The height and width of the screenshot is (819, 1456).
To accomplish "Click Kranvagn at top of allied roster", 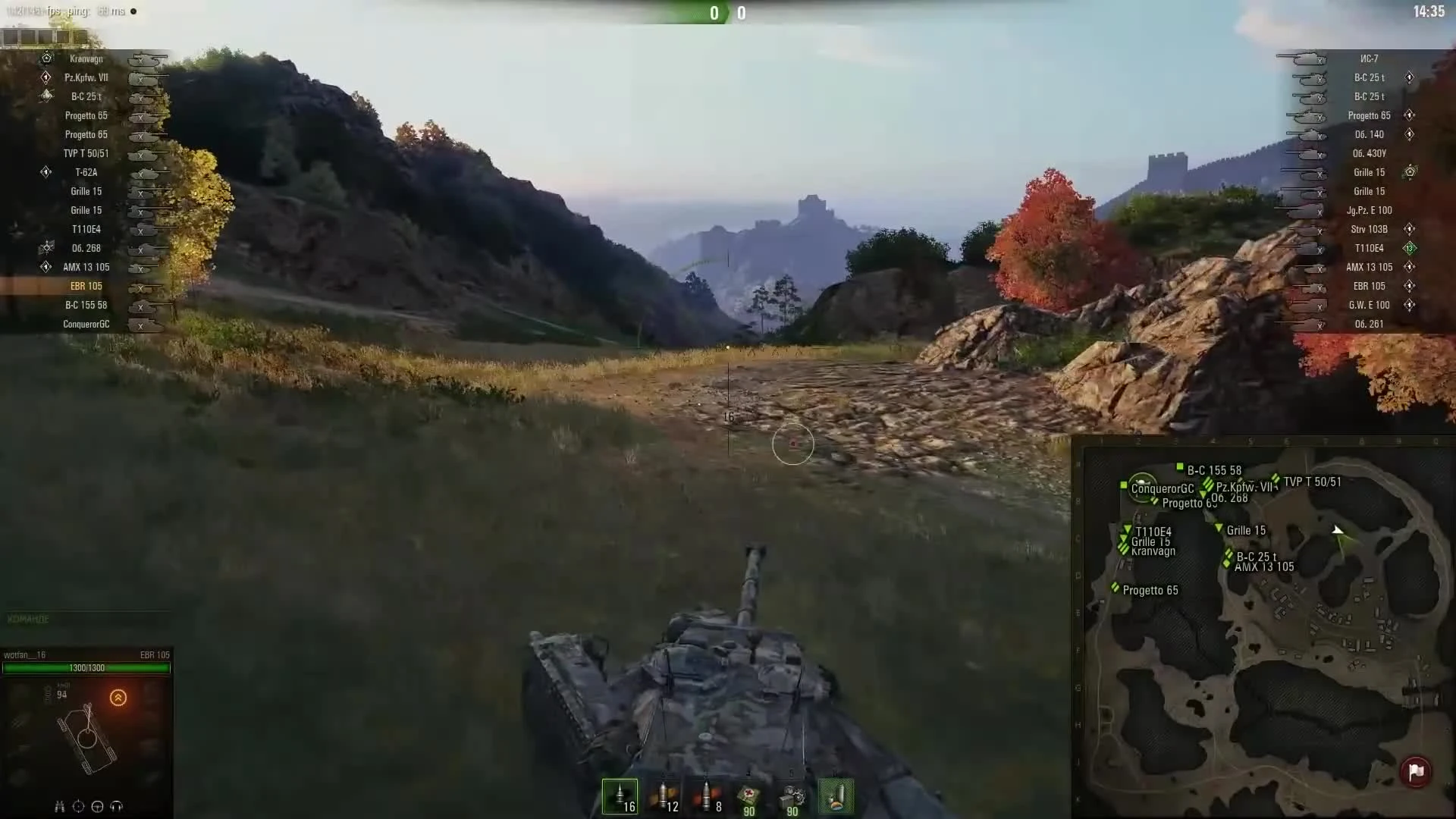I will click(x=86, y=58).
